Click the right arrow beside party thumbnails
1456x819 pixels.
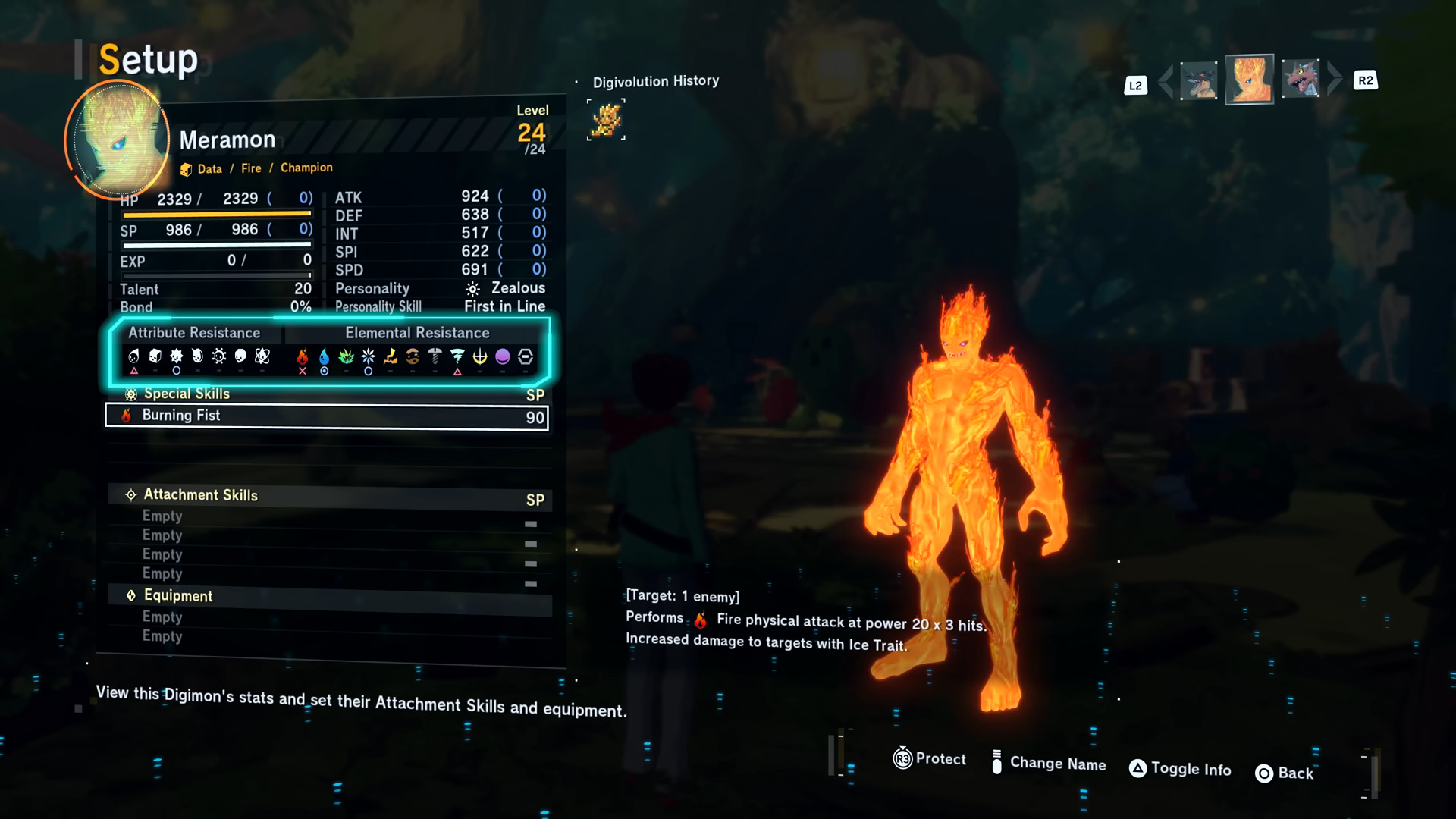(x=1335, y=80)
